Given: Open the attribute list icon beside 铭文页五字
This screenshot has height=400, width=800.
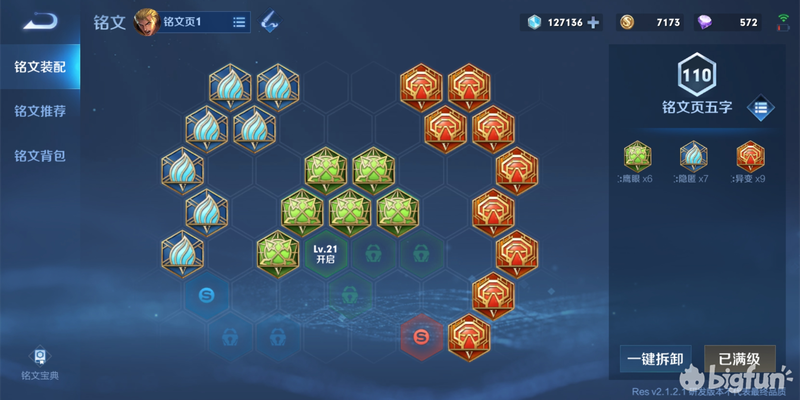Looking at the screenshot, I should click(760, 106).
